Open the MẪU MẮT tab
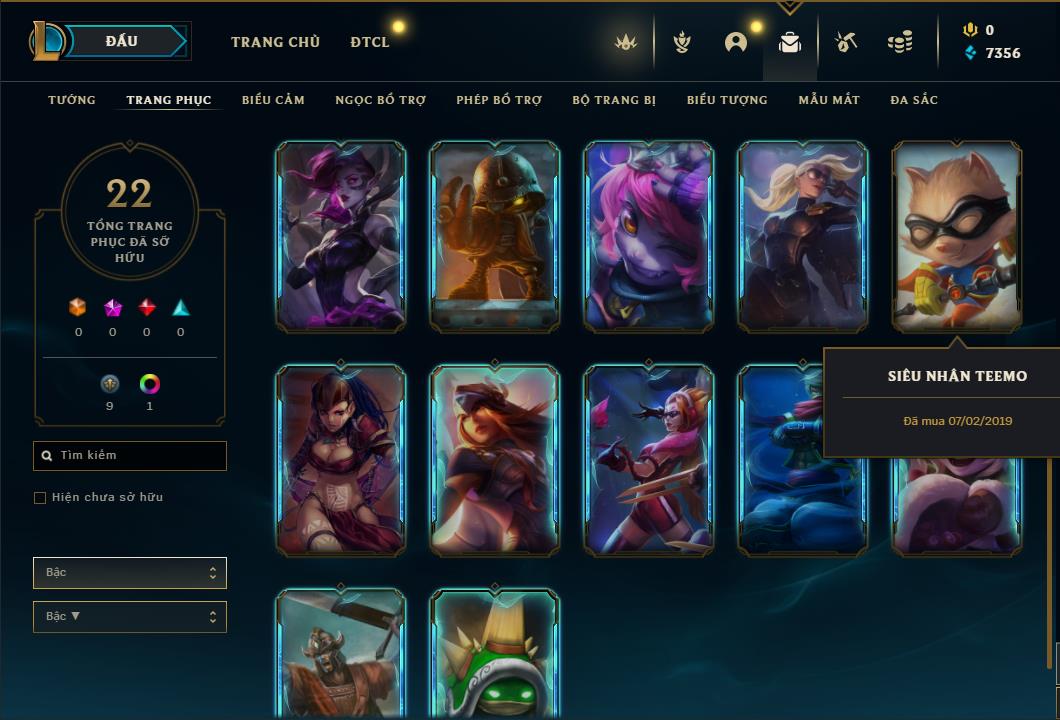Image resolution: width=1060 pixels, height=720 pixels. [829, 100]
